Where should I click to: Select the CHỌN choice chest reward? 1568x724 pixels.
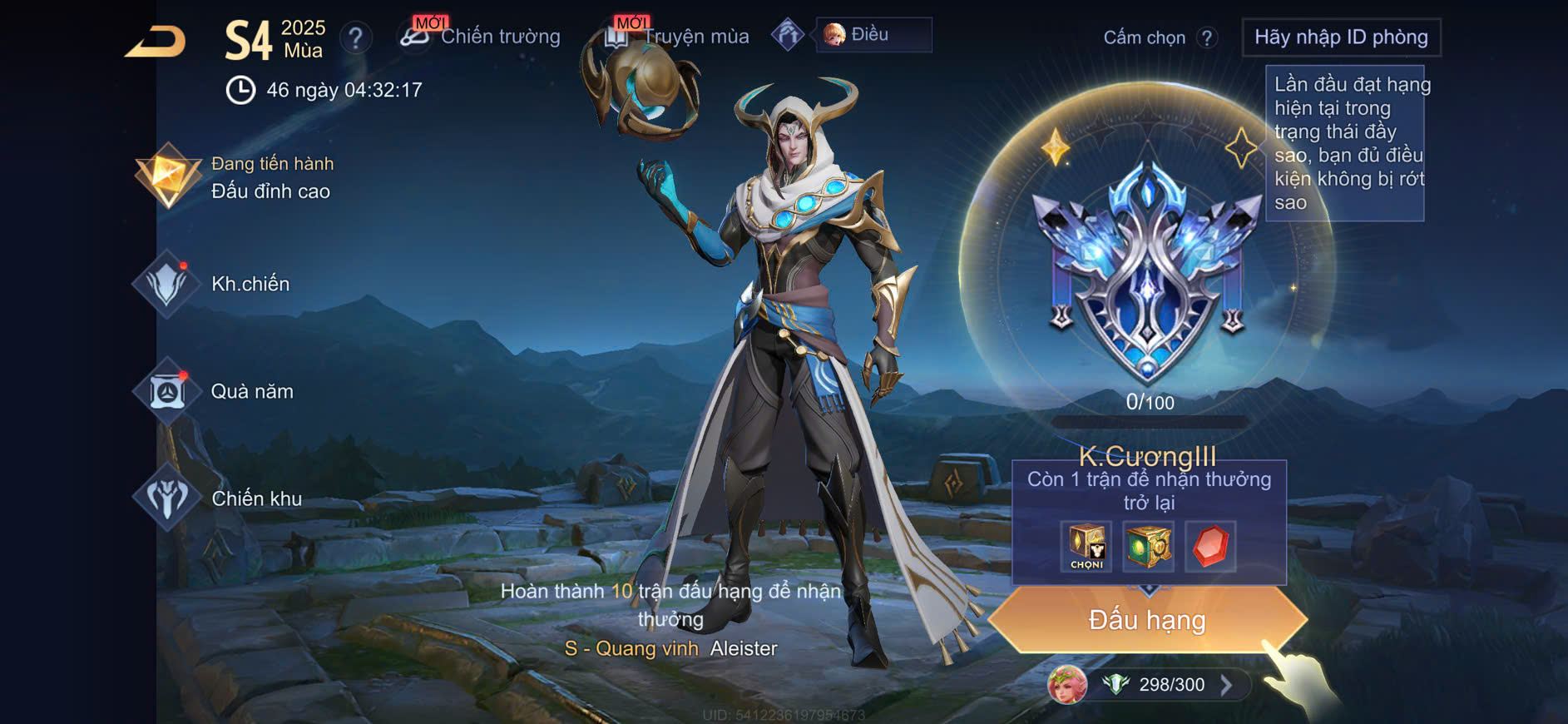click(x=1086, y=546)
